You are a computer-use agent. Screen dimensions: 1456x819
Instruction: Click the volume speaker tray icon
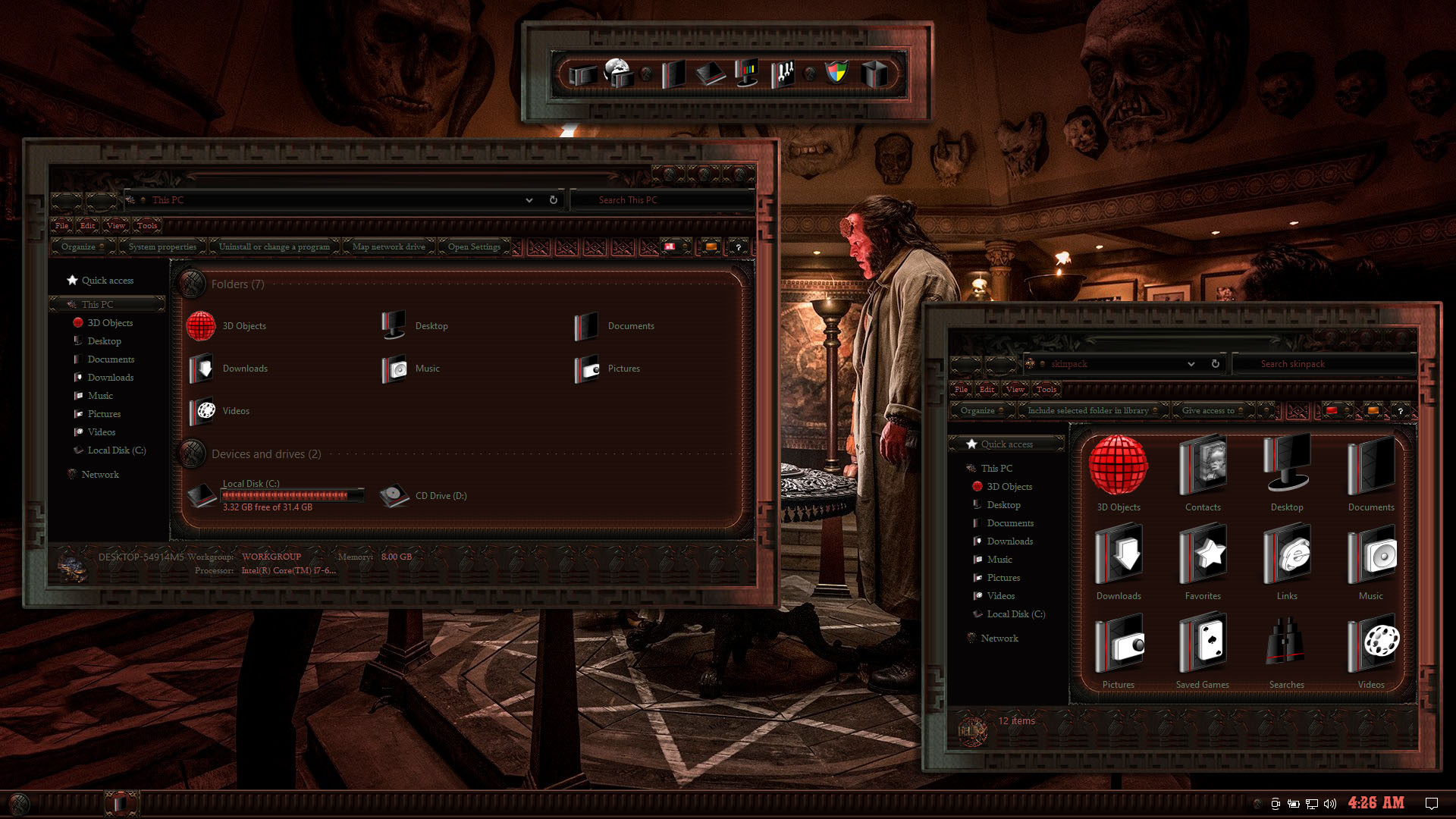1330,804
